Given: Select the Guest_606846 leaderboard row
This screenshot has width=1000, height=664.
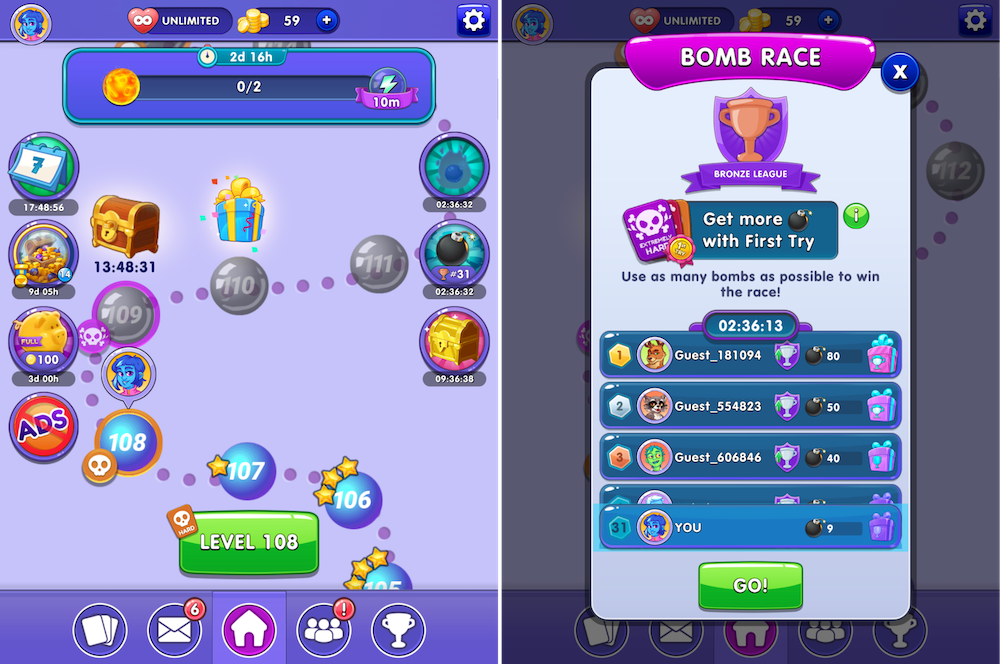Looking at the screenshot, I should [750, 457].
